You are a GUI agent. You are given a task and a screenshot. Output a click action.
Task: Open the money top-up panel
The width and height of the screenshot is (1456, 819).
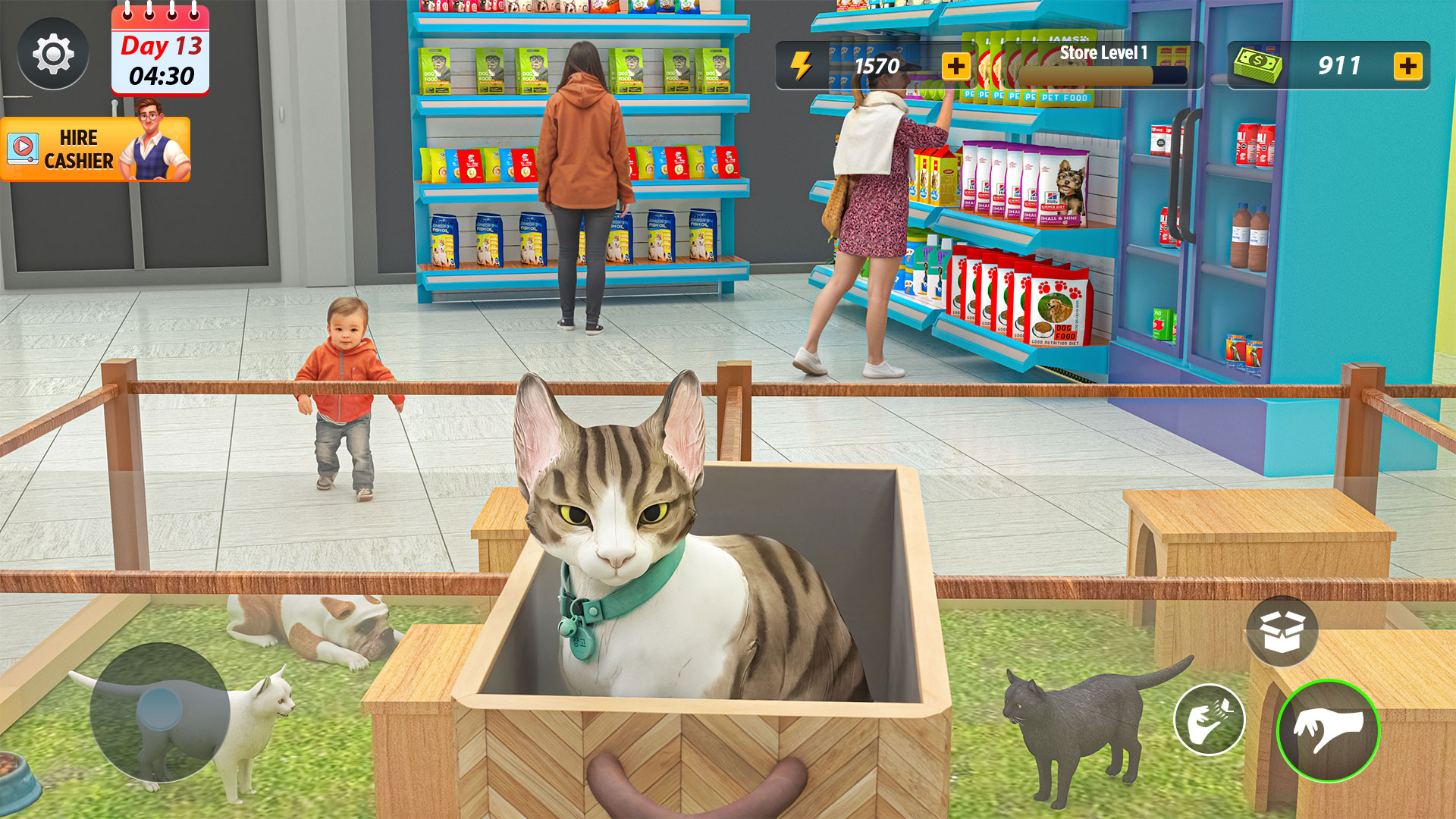1408,67
